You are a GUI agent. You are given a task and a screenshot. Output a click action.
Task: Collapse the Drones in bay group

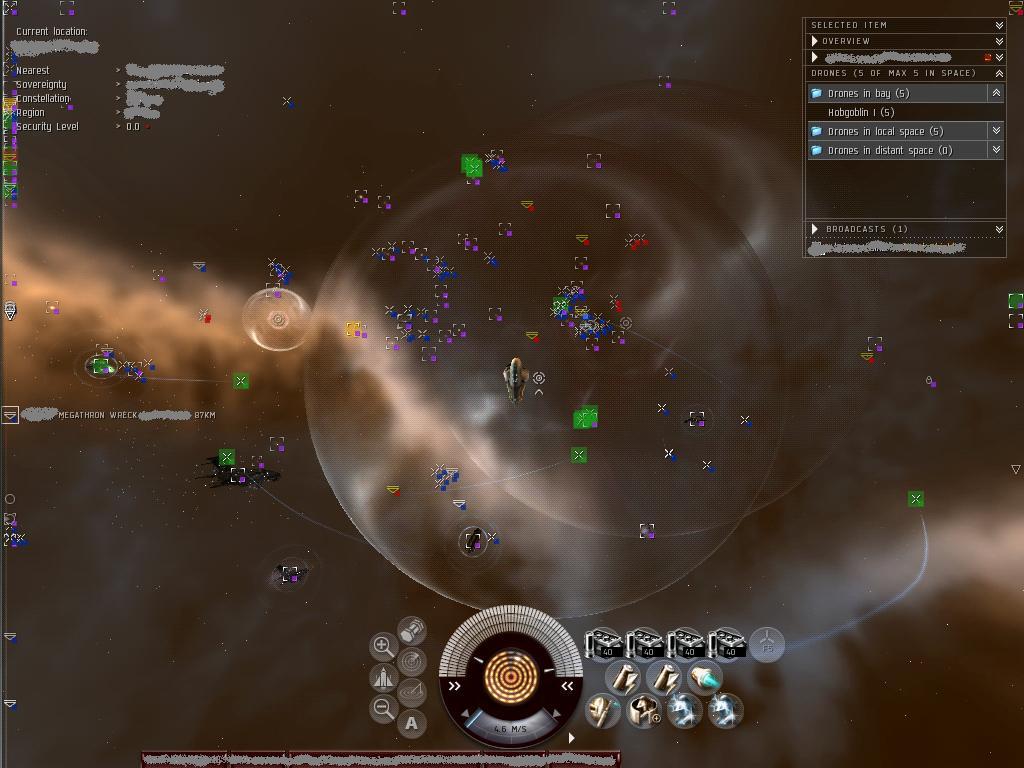[995, 93]
